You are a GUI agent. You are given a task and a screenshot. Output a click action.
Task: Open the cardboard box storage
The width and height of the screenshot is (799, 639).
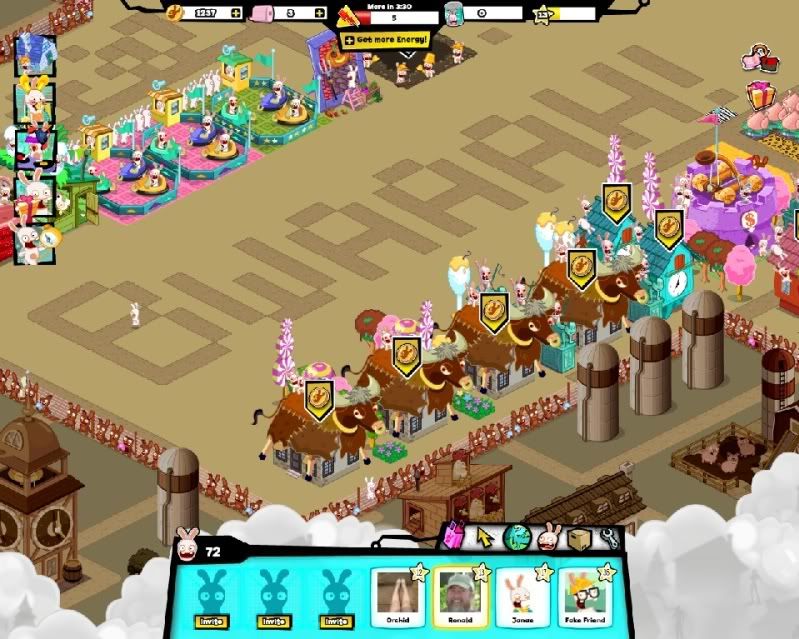pyautogui.click(x=579, y=537)
